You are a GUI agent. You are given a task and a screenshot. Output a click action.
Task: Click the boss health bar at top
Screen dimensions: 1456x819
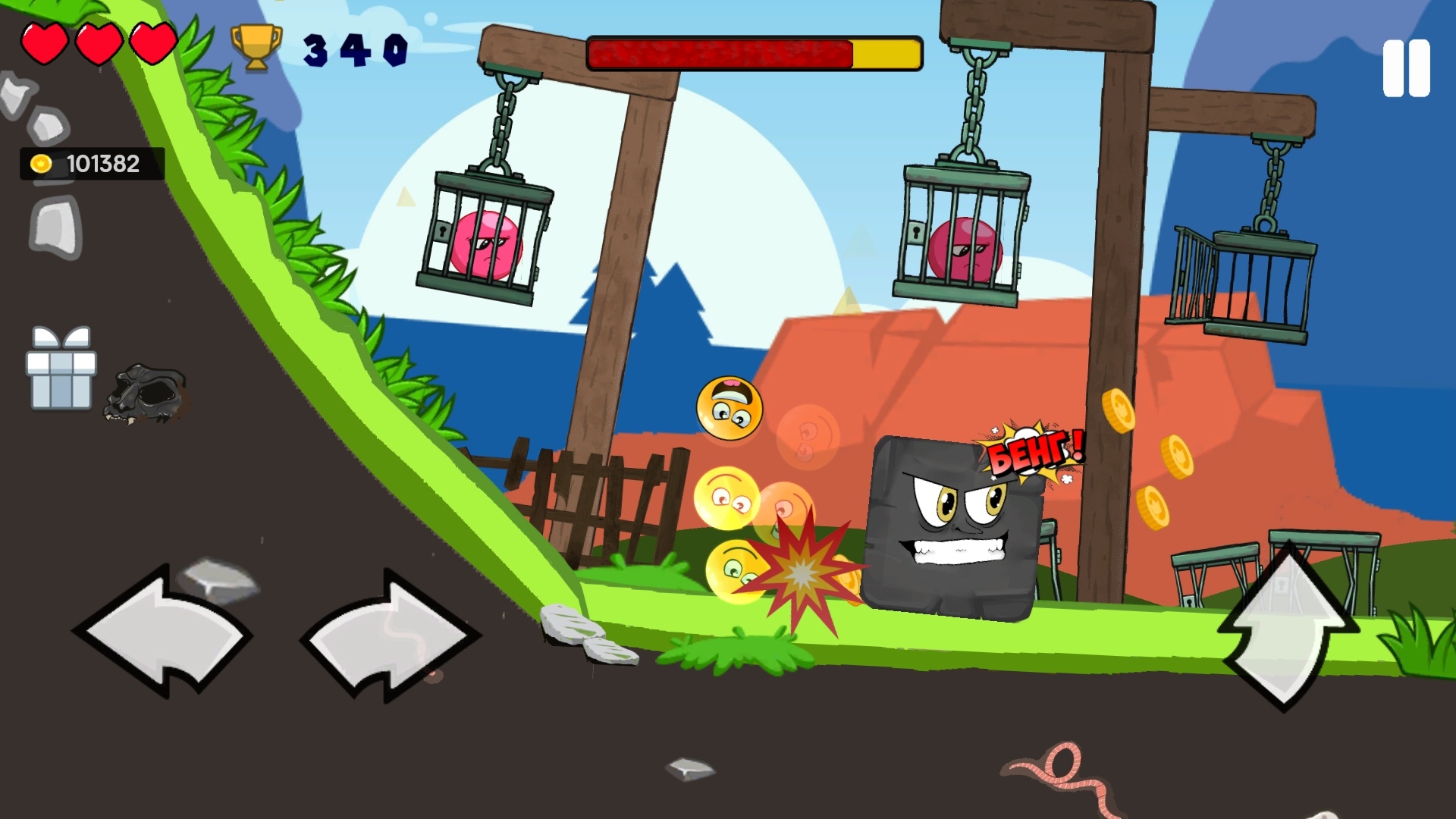(x=755, y=55)
